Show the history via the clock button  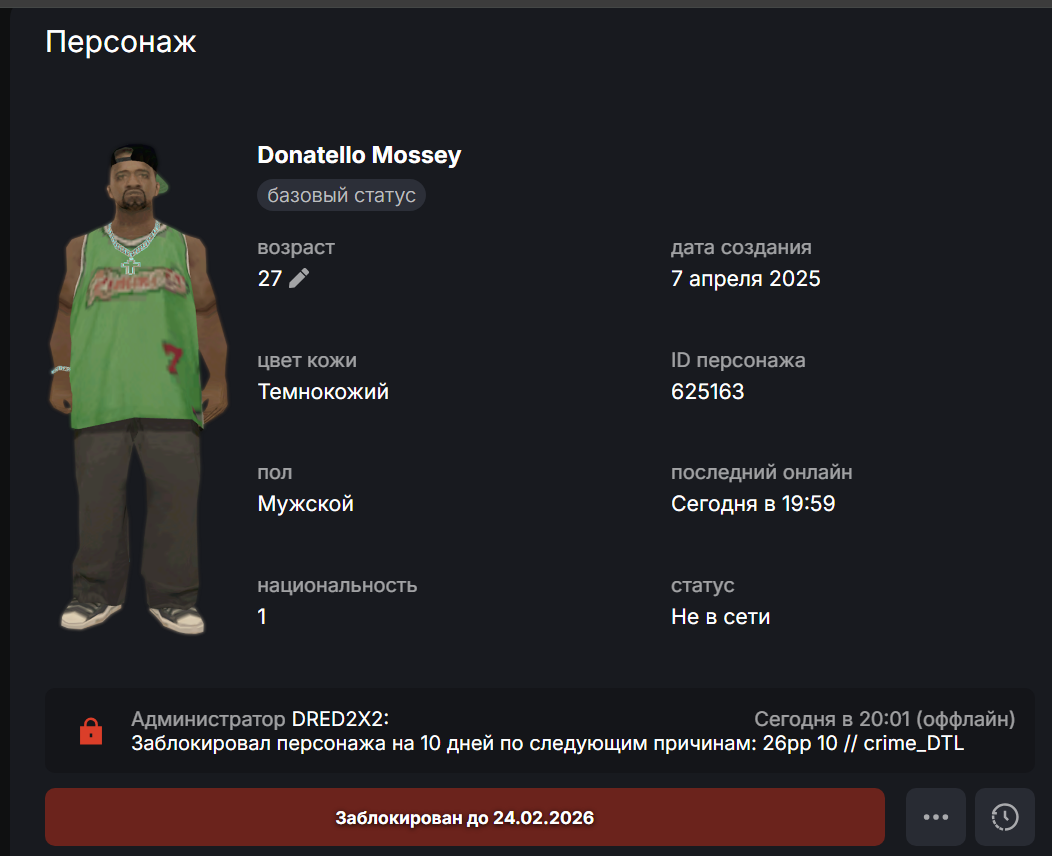pos(1004,817)
